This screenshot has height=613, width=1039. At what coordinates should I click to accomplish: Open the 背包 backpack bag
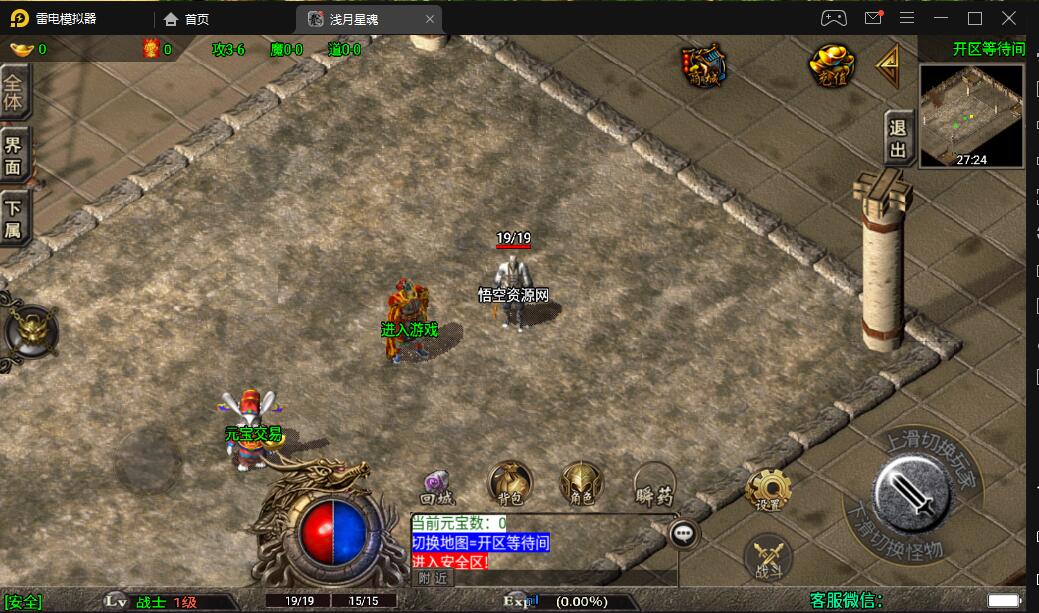[510, 482]
